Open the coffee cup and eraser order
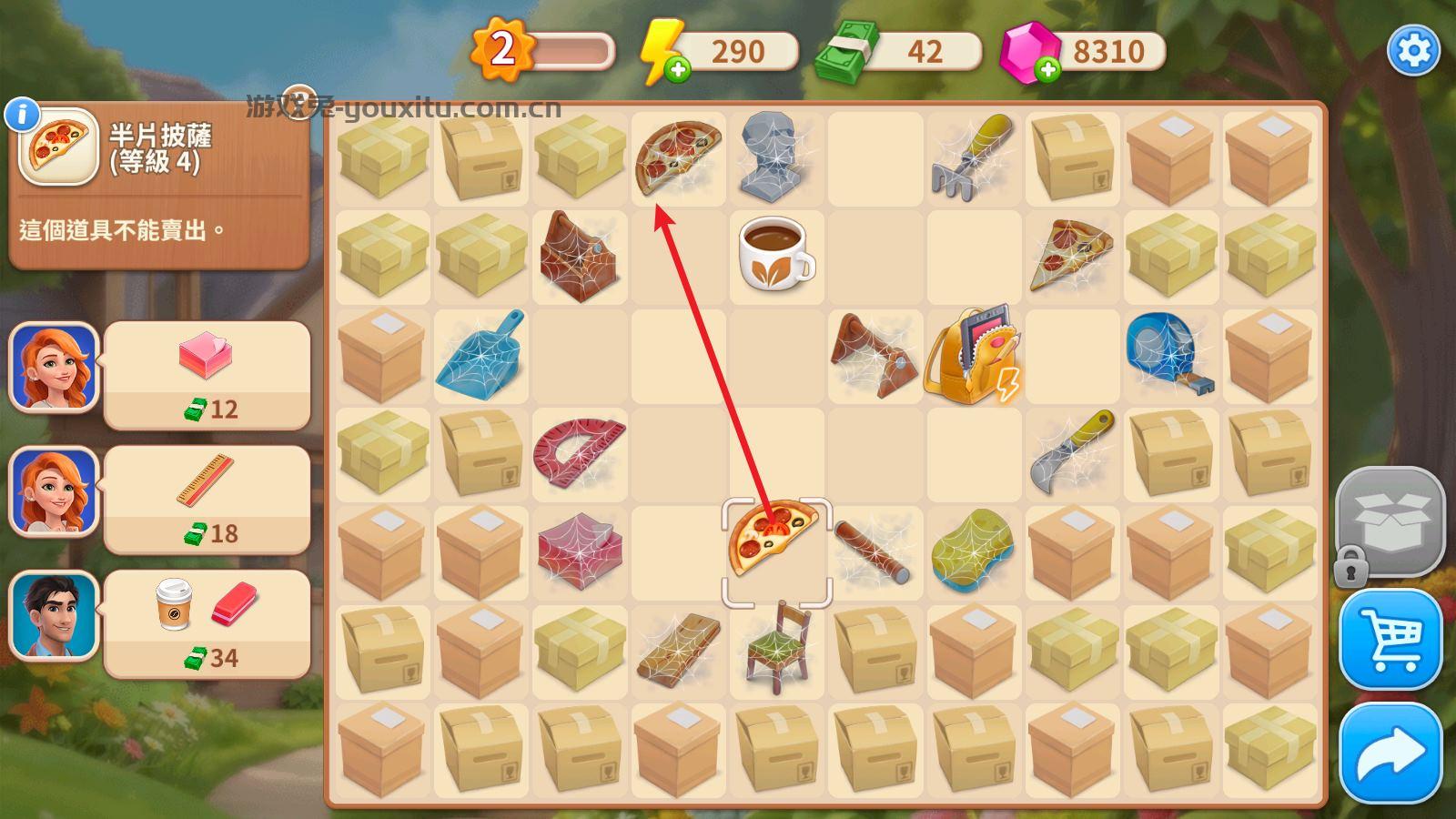 207,624
